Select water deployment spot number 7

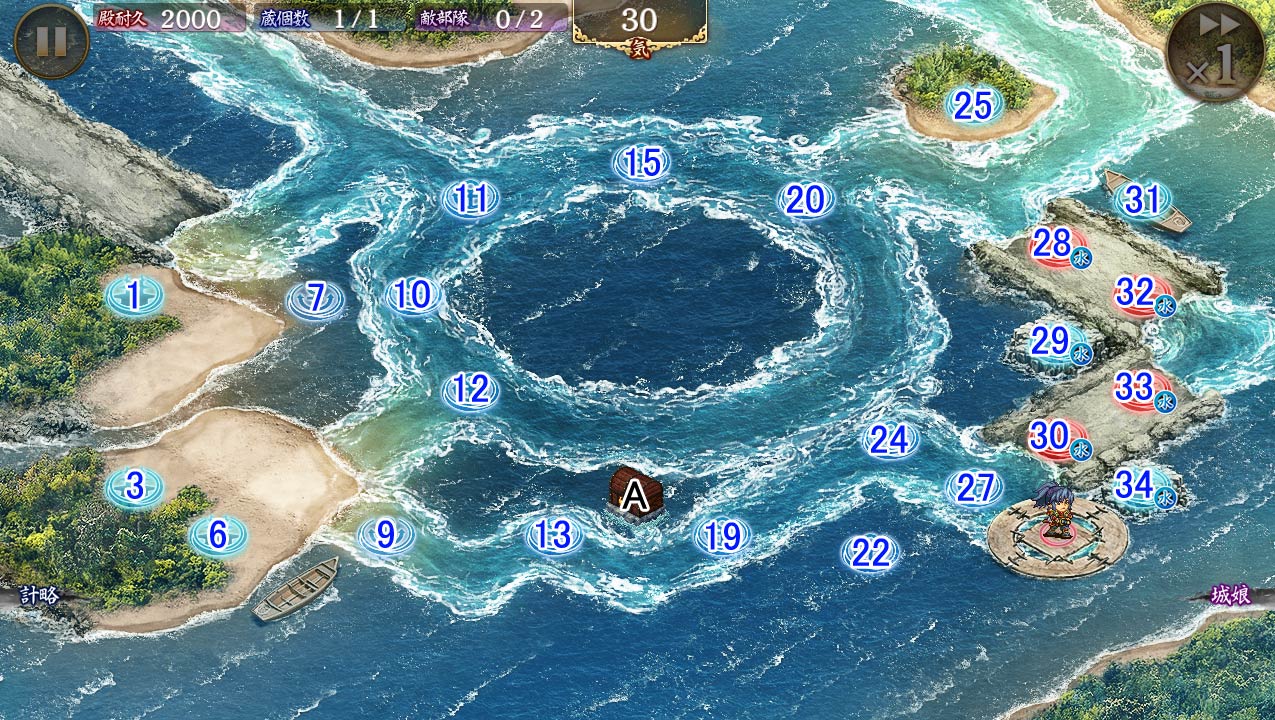click(x=316, y=299)
